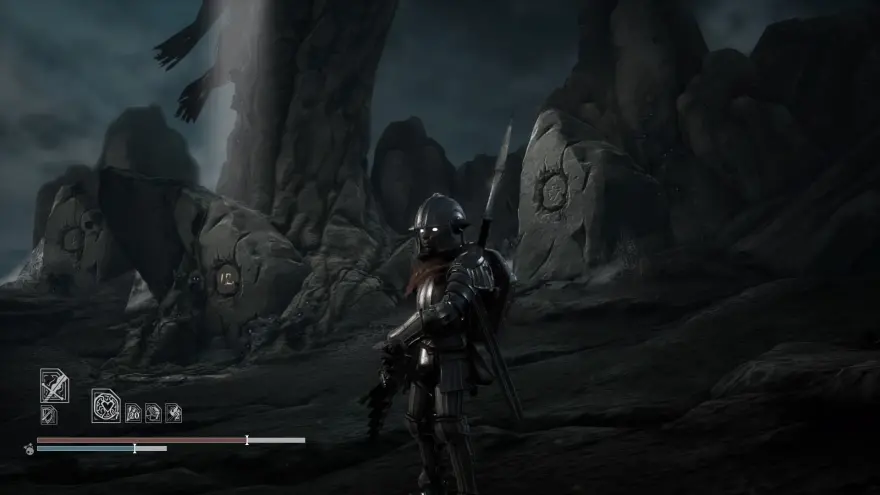Select the large crossed-swords weapon card

[54, 385]
